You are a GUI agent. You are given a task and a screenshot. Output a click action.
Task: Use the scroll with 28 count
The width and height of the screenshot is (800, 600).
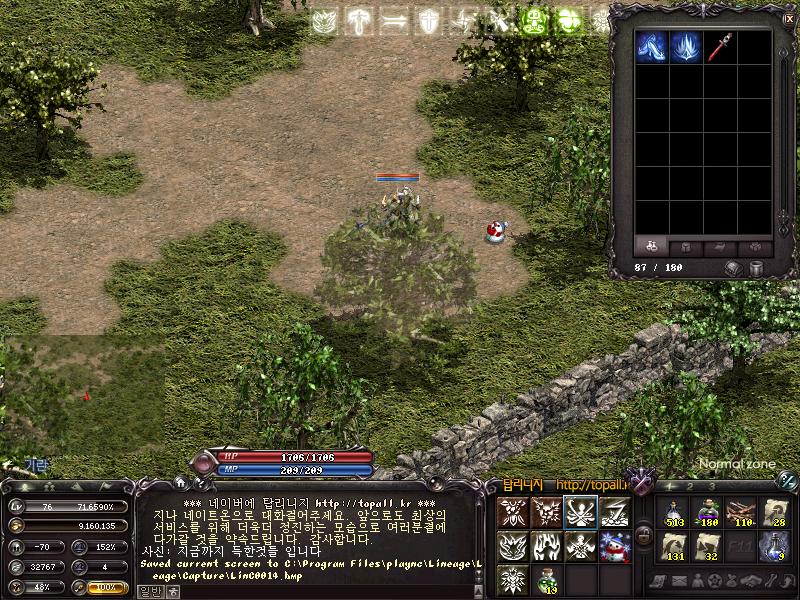[x=775, y=512]
